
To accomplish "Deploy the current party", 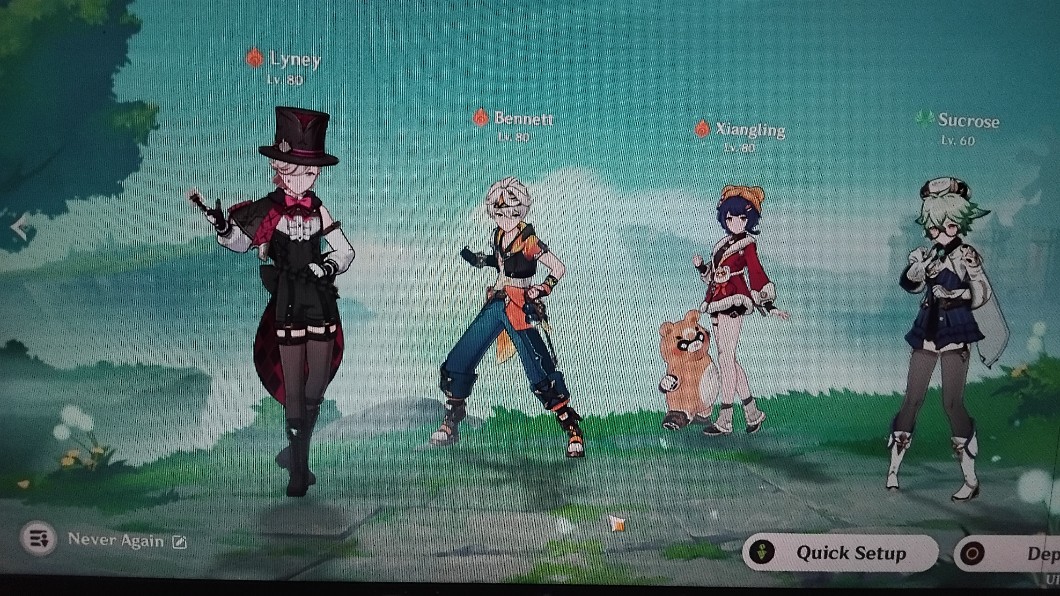I will pyautogui.click(x=1010, y=553).
